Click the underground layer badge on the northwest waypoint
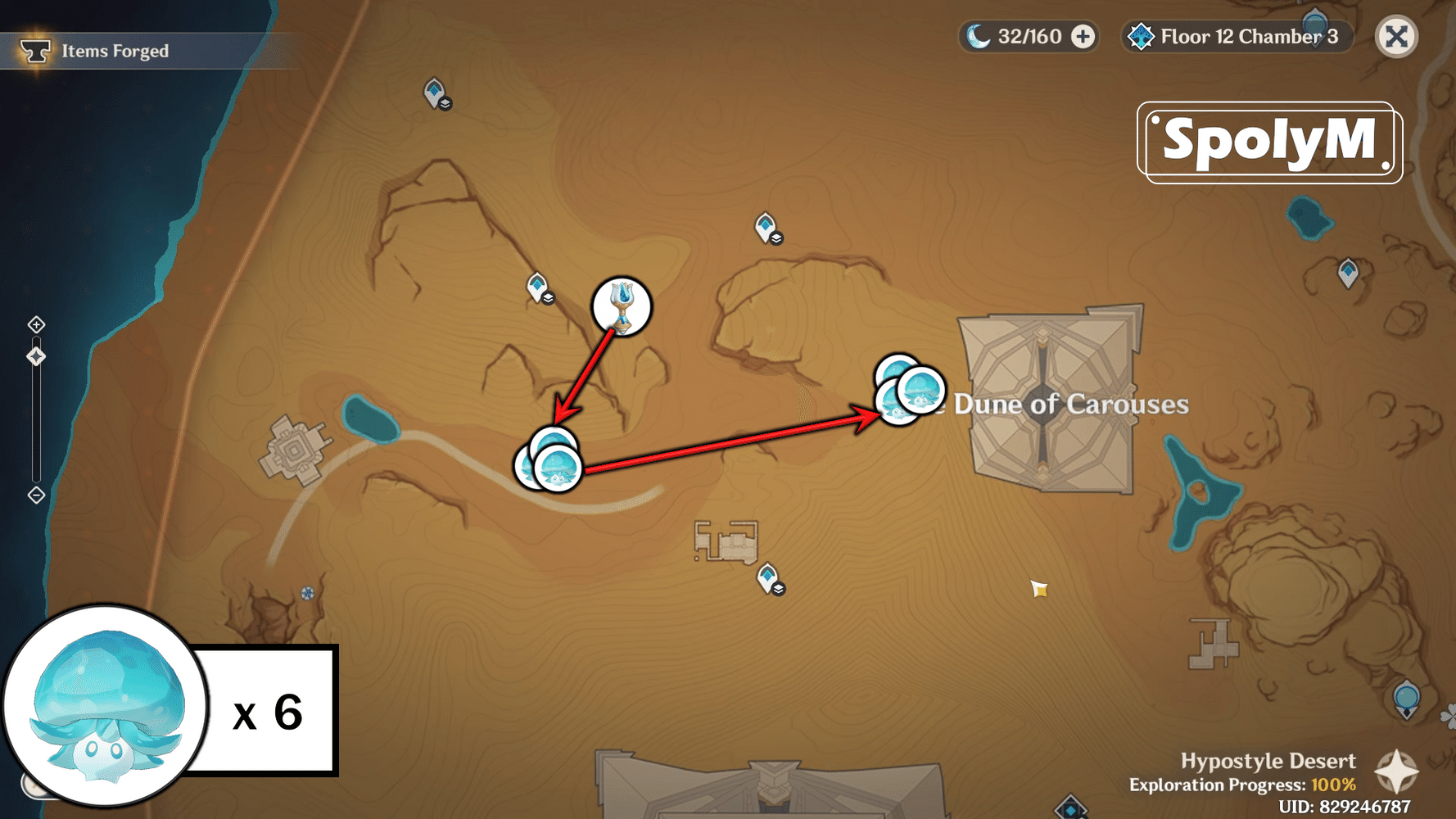Image resolution: width=1456 pixels, height=819 pixels. coord(445,105)
